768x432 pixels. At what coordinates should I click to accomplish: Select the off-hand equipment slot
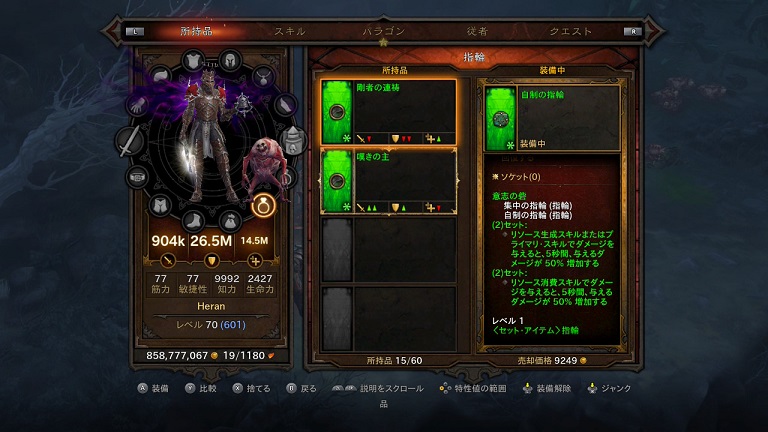pos(291,140)
